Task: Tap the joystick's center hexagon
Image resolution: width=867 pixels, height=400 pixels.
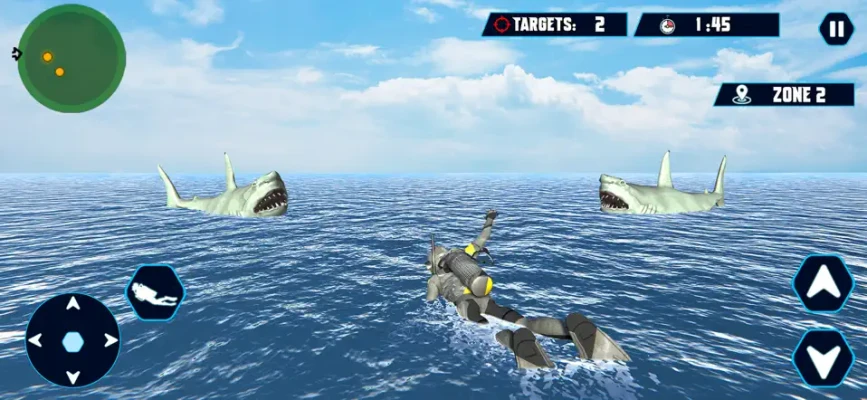Action: tap(72, 341)
